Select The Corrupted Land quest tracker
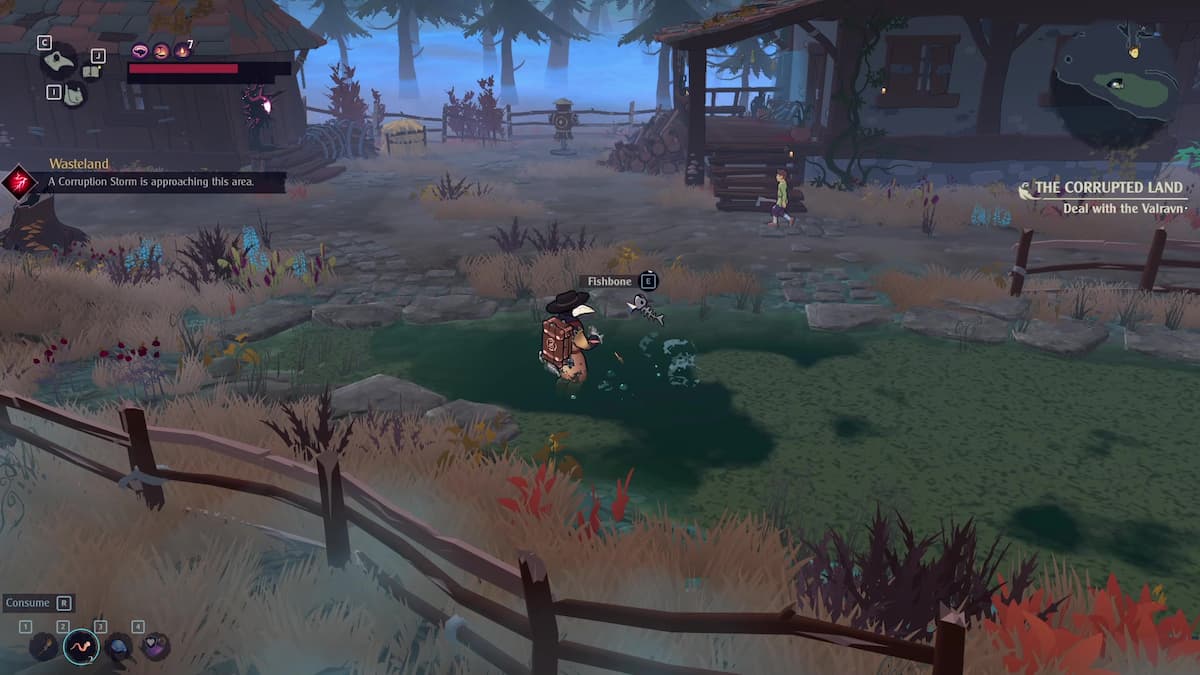 (1107, 187)
